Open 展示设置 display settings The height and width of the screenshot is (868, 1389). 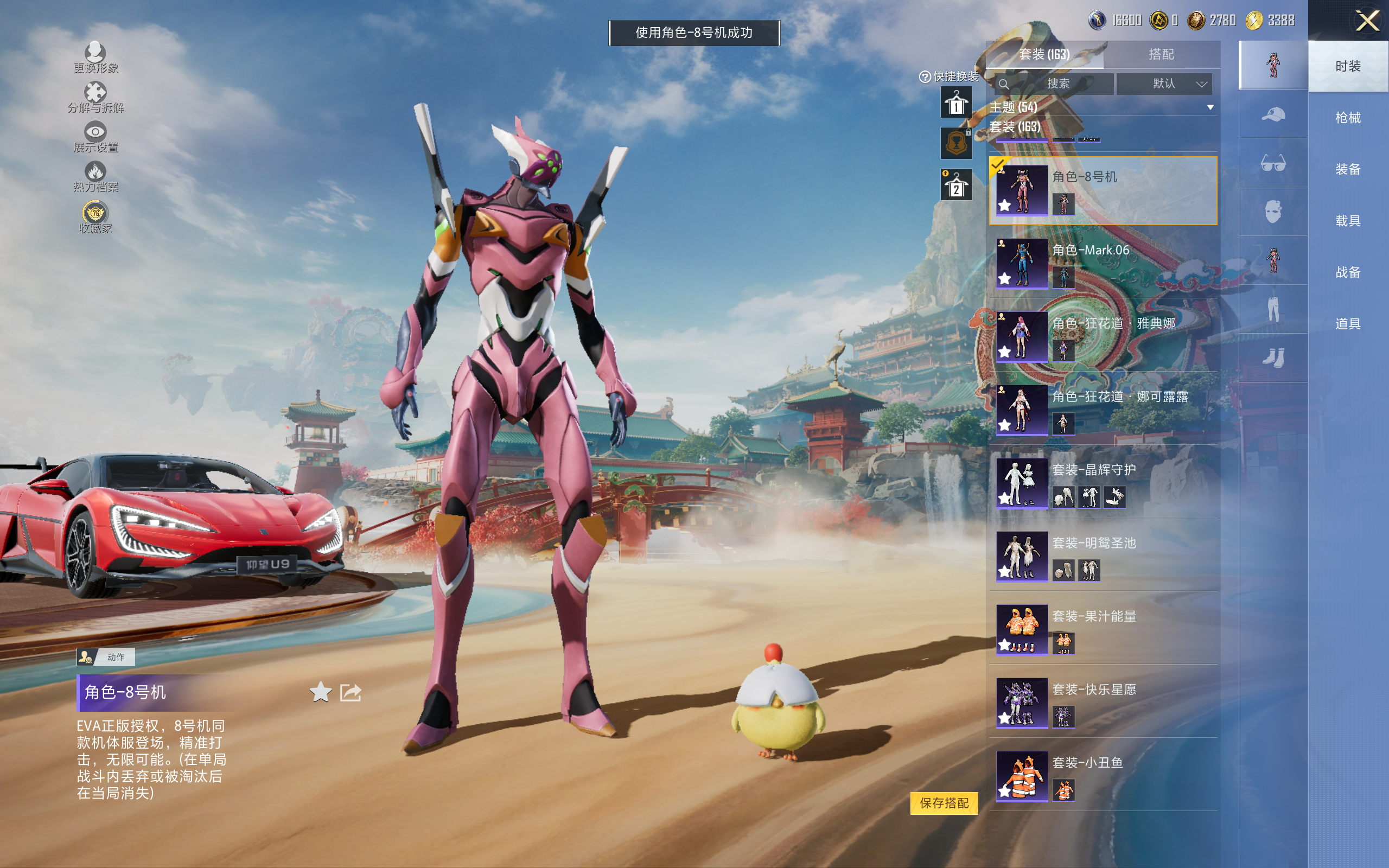point(95,137)
